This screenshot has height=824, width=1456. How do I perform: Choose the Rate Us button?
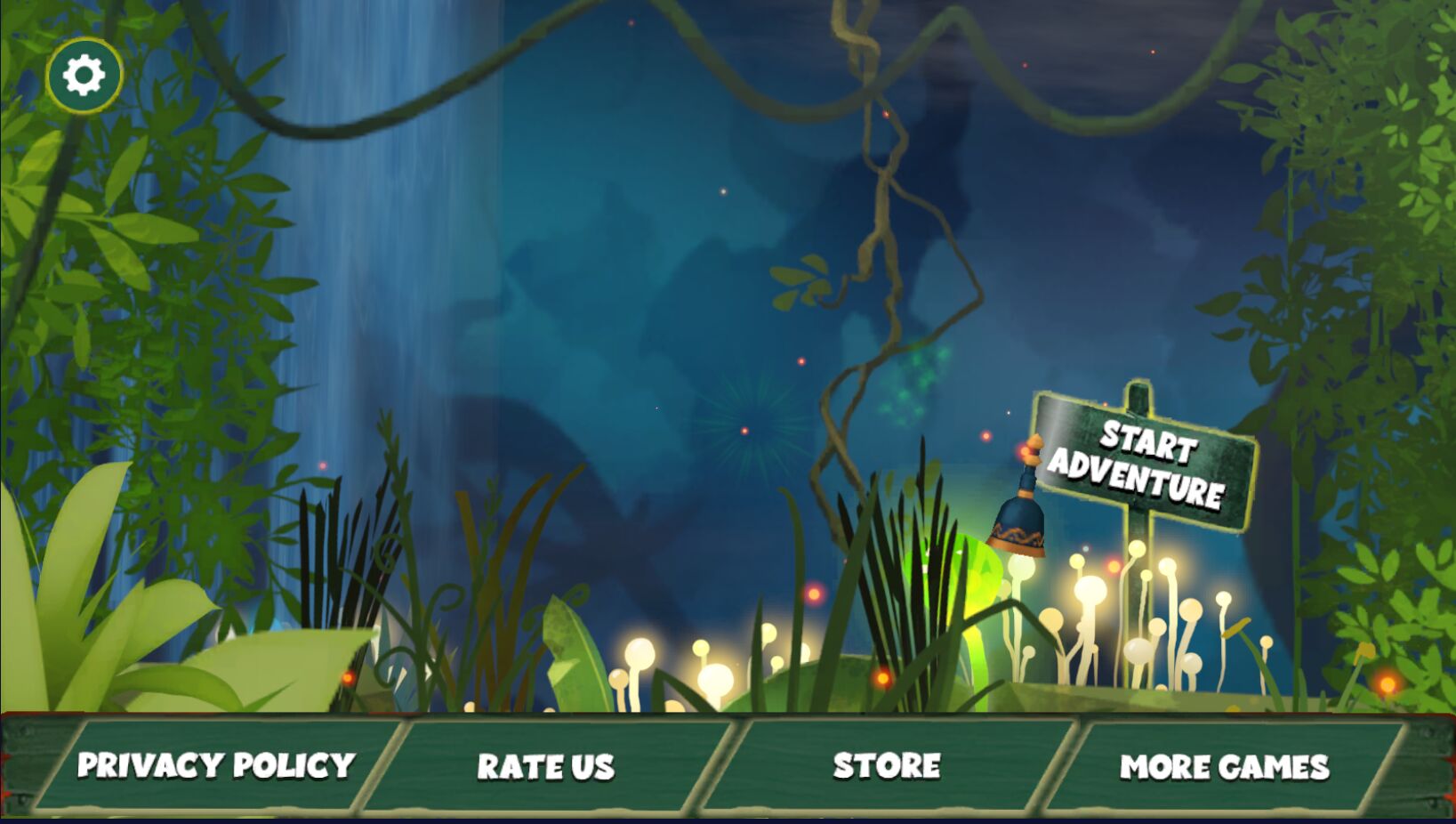[545, 767]
